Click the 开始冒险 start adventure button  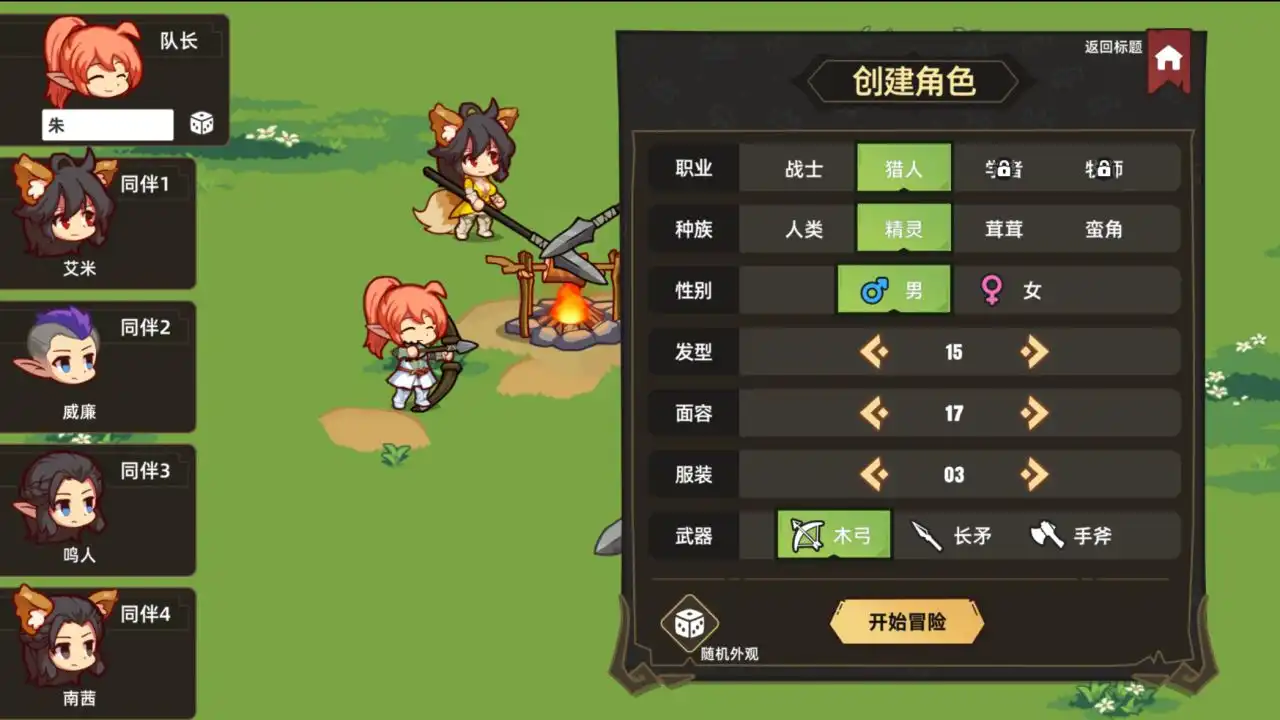point(906,621)
